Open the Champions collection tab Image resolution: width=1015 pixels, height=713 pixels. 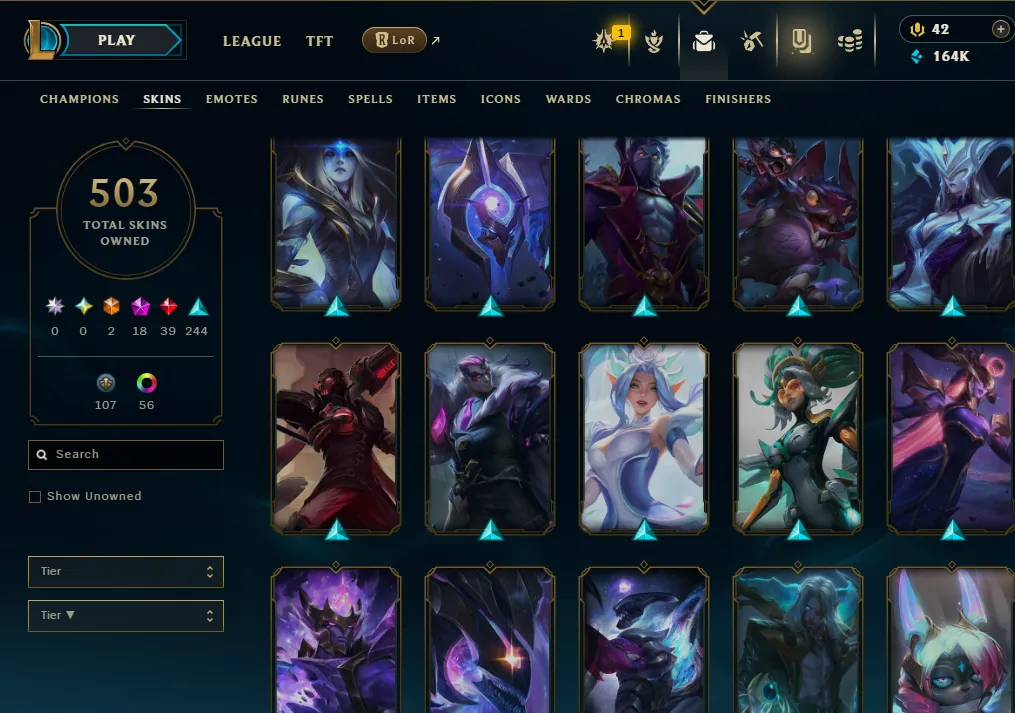(x=79, y=99)
